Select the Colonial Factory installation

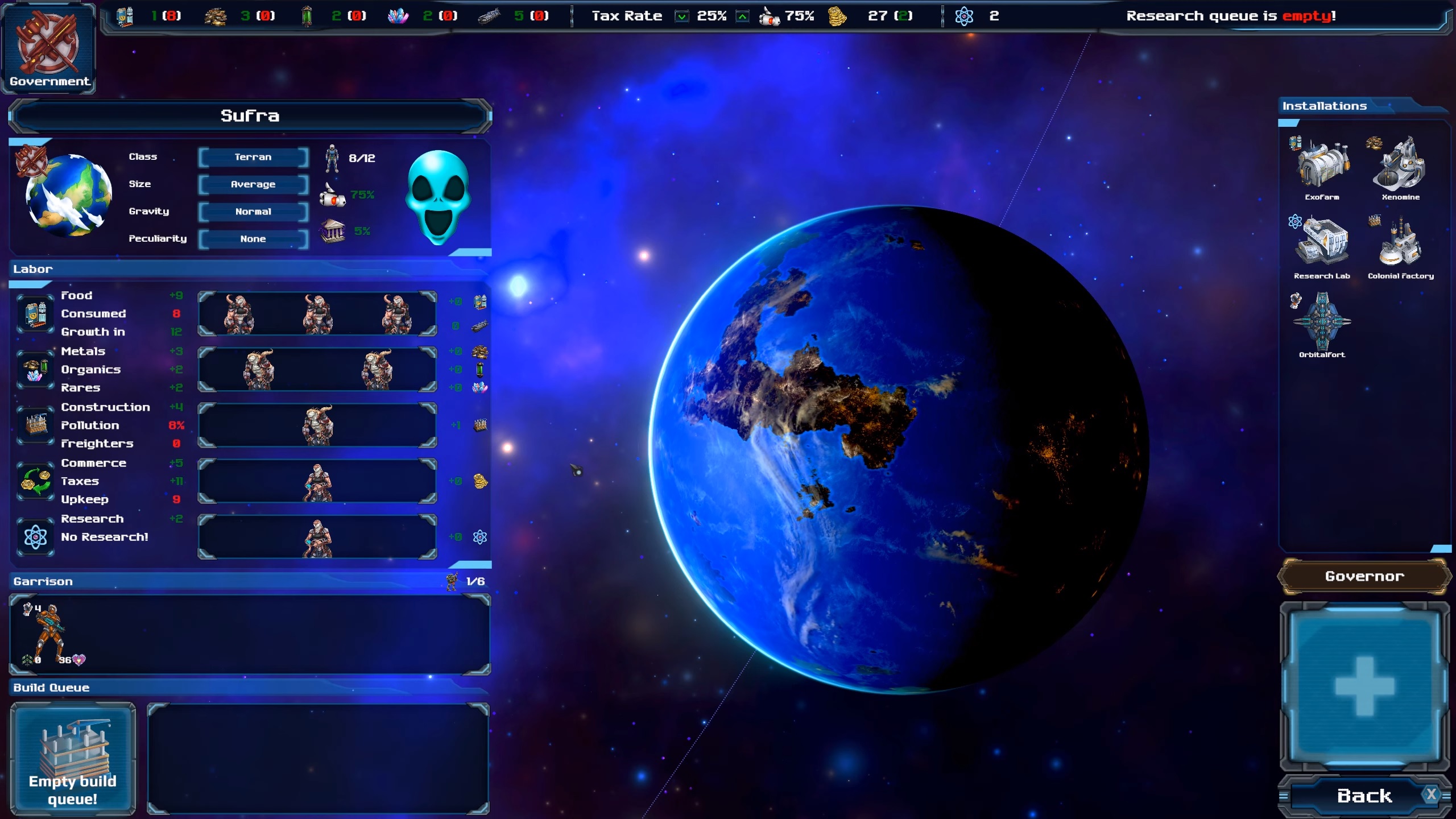point(1400,246)
